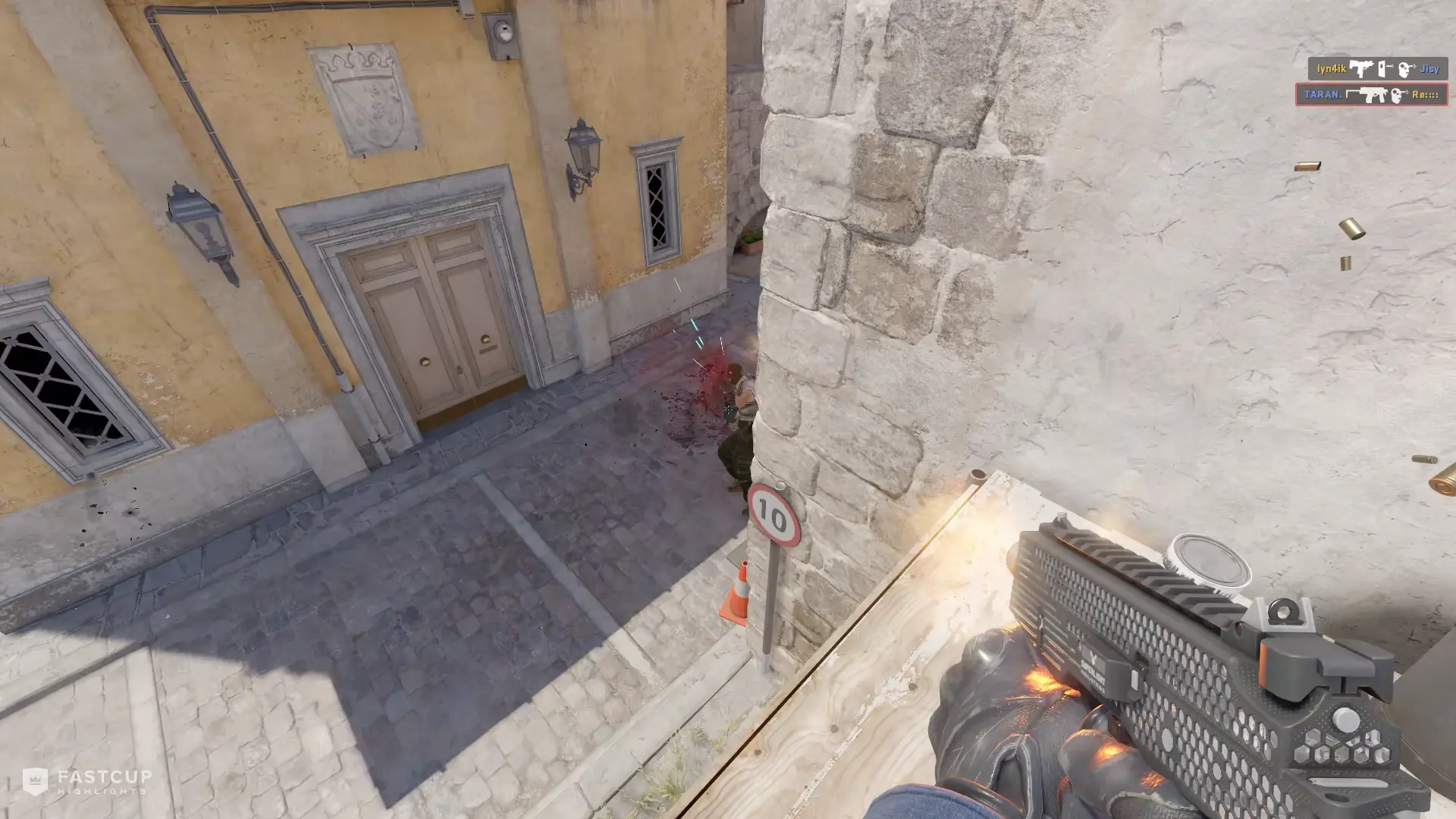Screen dimensions: 1456x819
Task: Click the electrical junction box at the top
Action: (x=500, y=30)
